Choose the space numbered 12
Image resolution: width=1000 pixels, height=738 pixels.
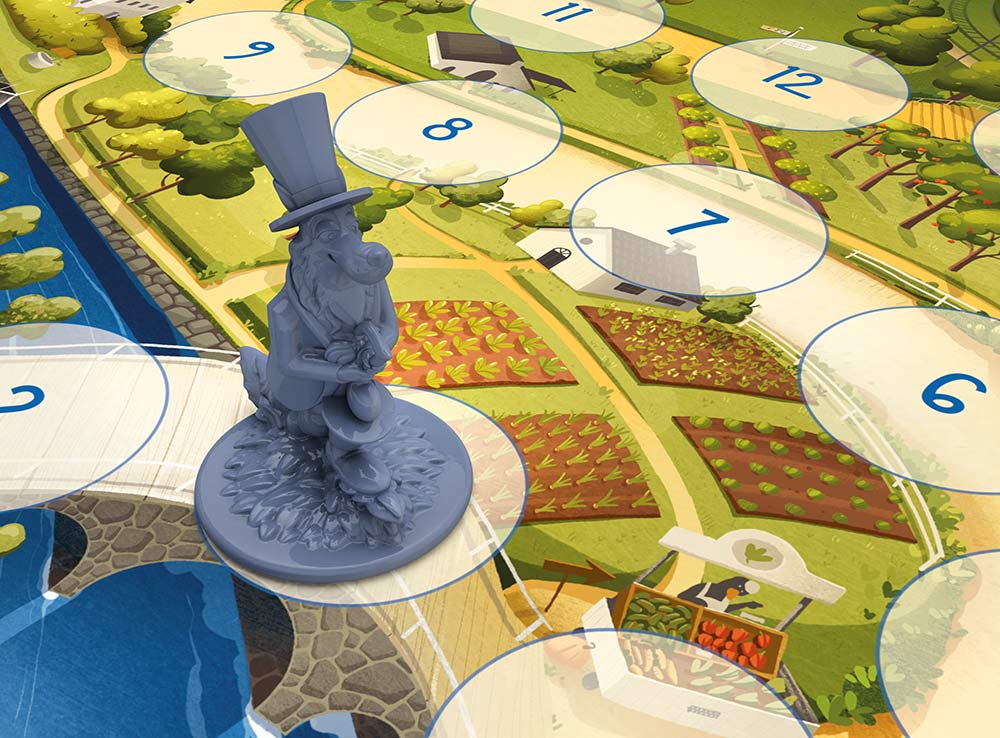(798, 82)
